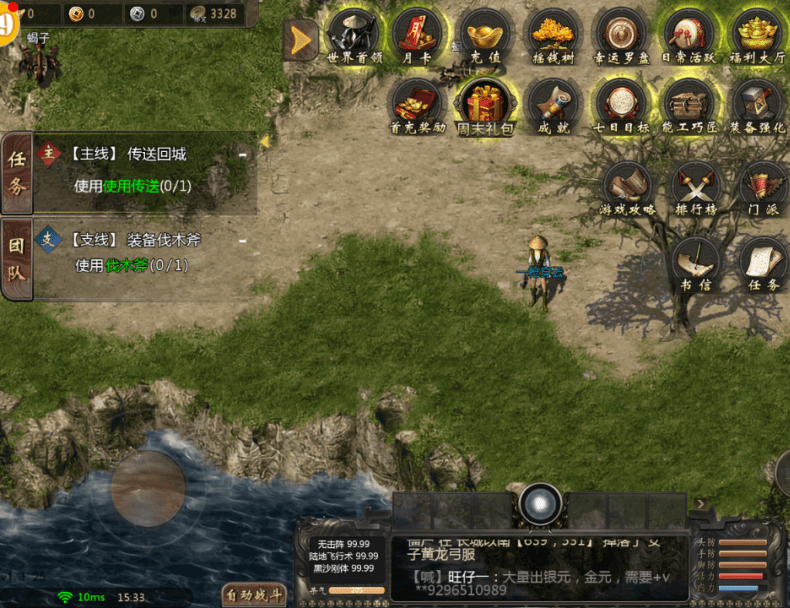This screenshot has height=608, width=790.
Task: Open the 书信 mail icon
Action: 696,262
